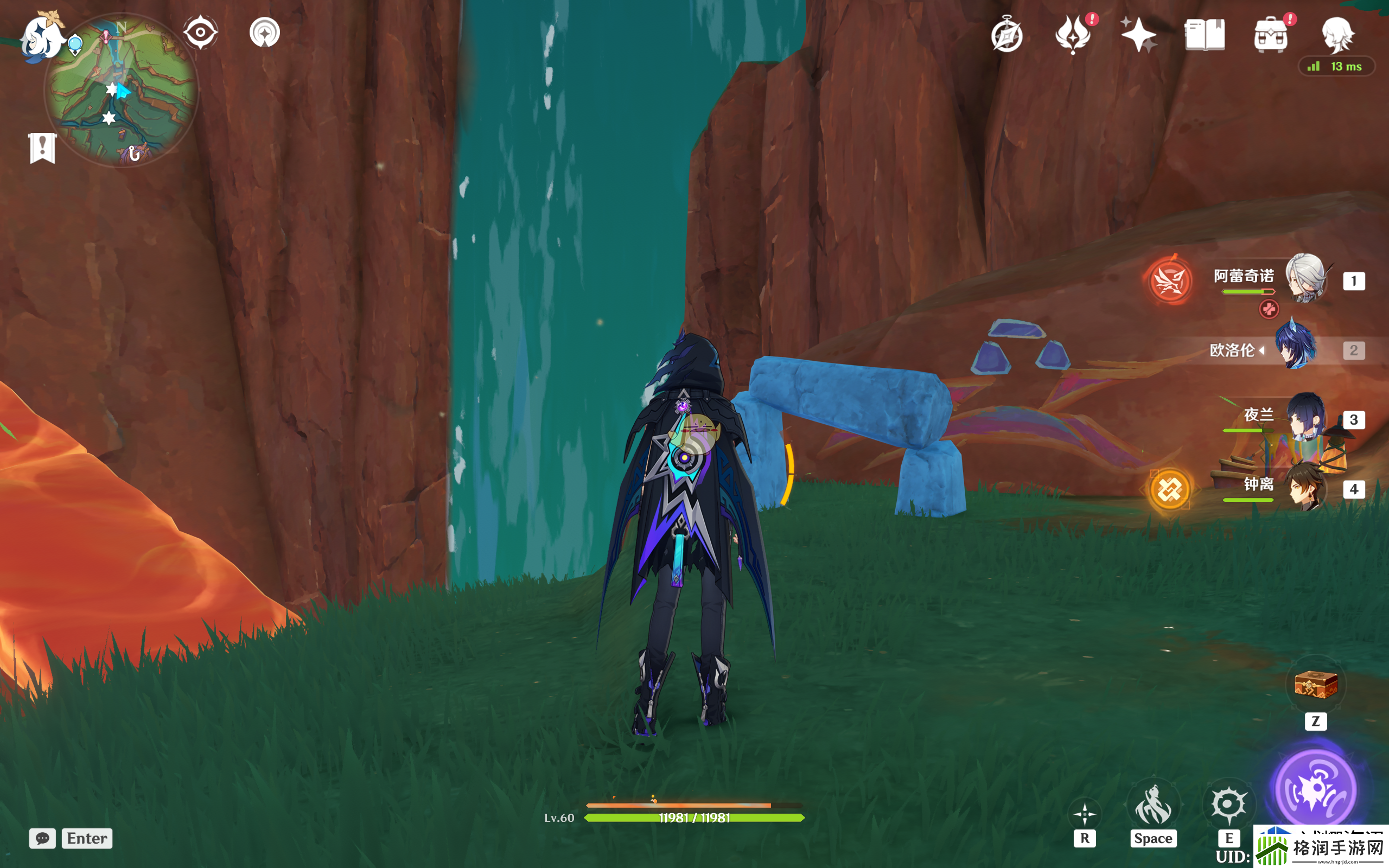
Task: Open the chat speech bubble
Action: pos(42,838)
